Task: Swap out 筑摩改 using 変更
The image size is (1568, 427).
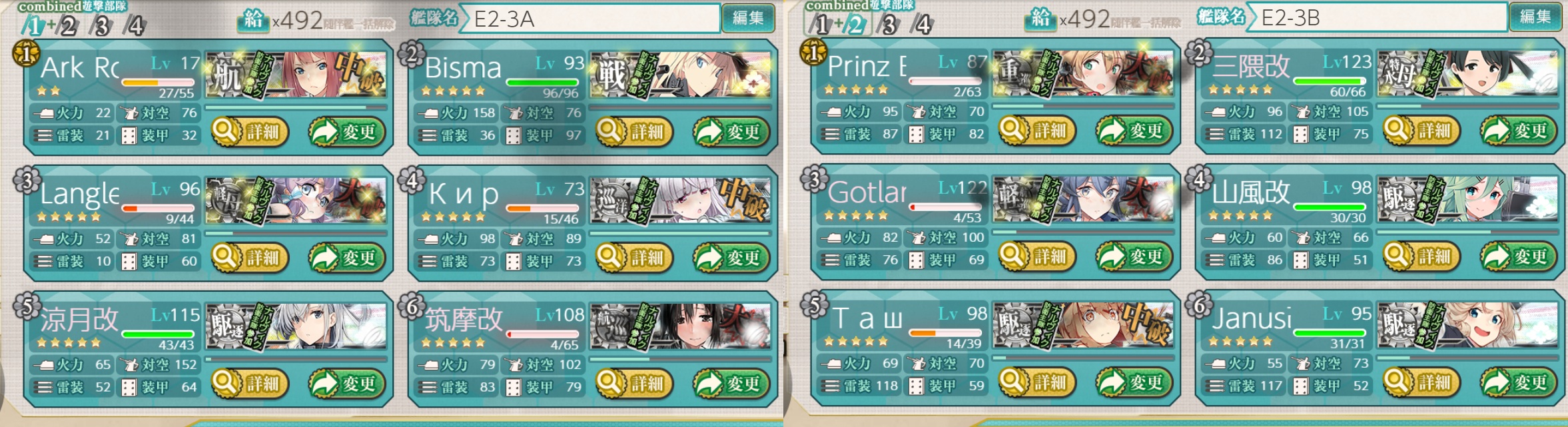Action: [x=731, y=383]
